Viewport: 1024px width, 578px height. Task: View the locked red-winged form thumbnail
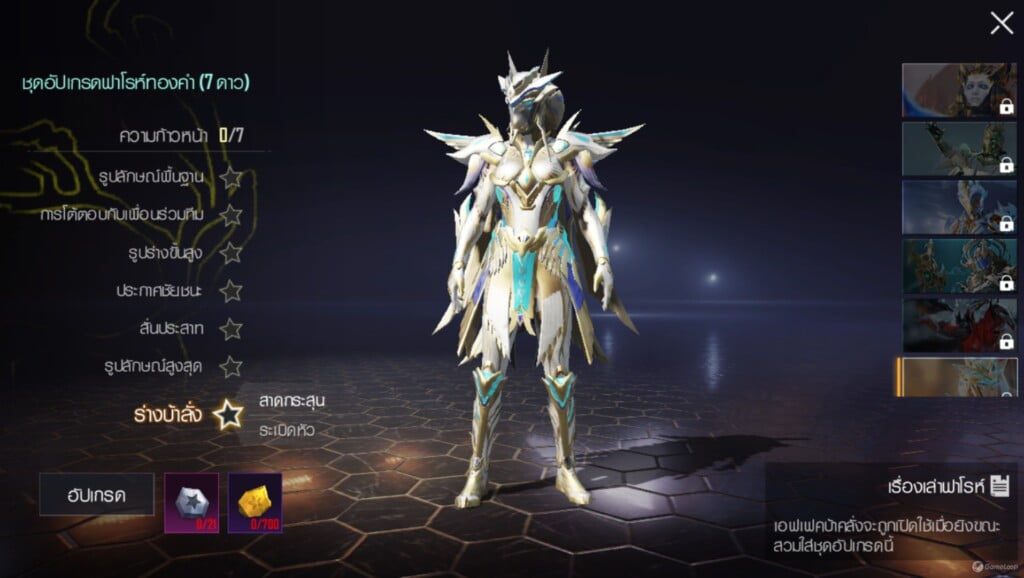pyautogui.click(x=959, y=324)
